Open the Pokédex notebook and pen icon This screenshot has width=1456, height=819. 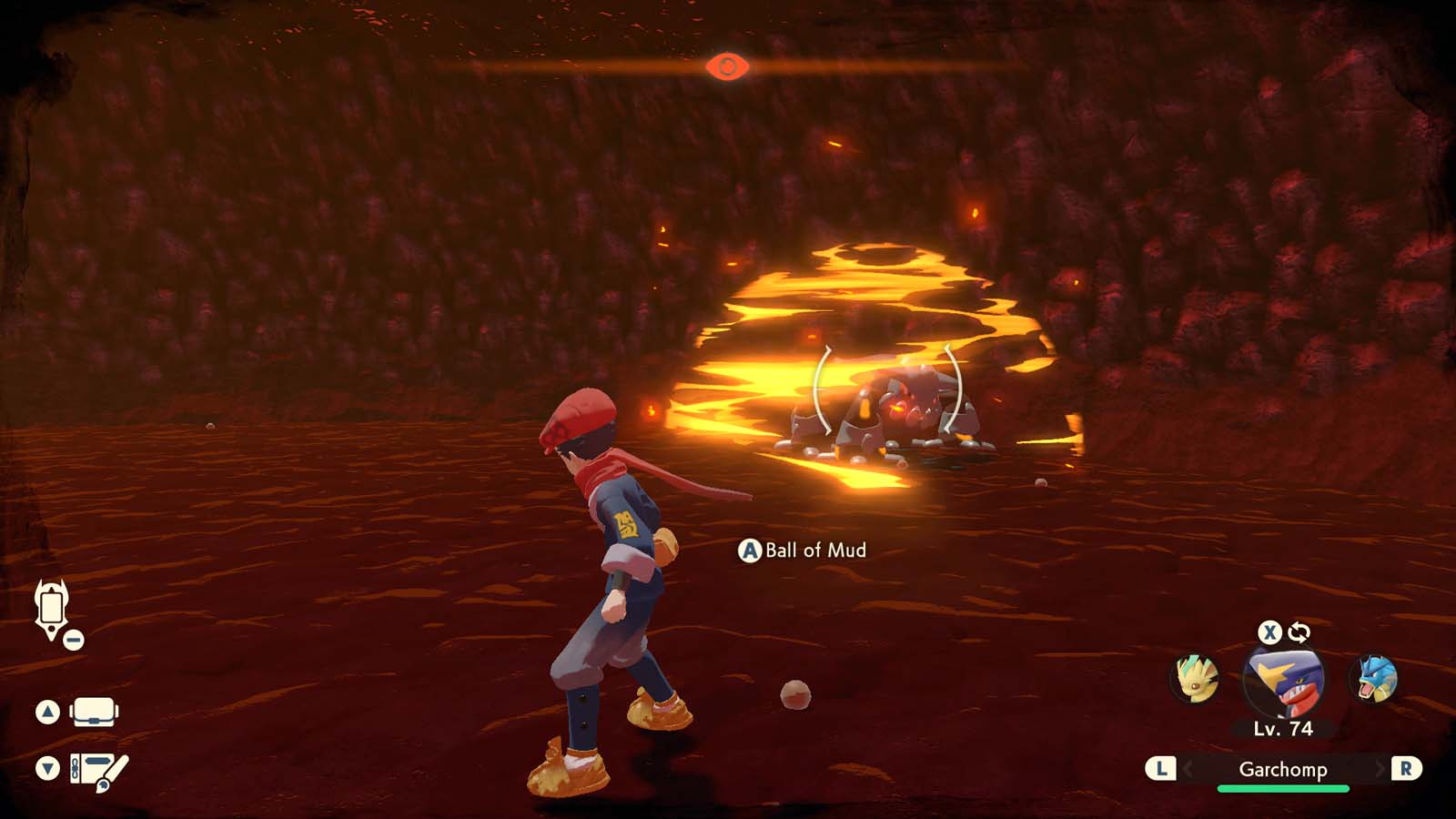[98, 770]
